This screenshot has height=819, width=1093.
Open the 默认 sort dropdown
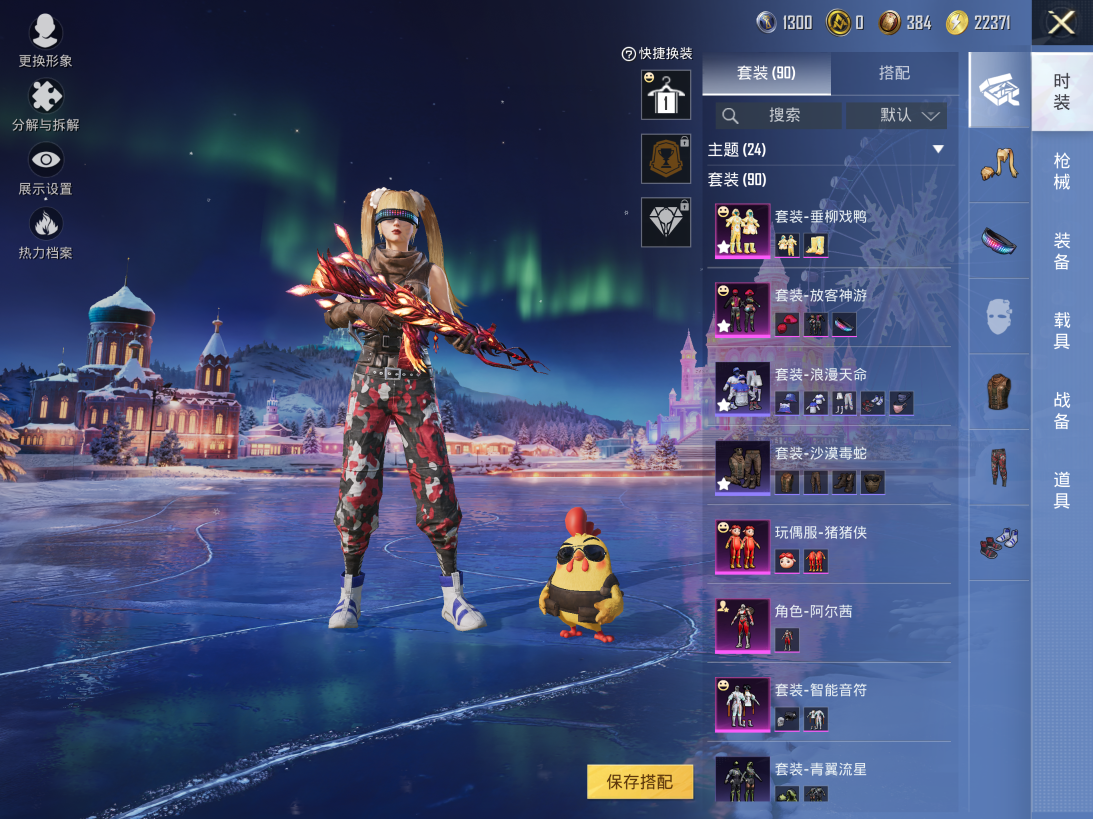point(896,115)
